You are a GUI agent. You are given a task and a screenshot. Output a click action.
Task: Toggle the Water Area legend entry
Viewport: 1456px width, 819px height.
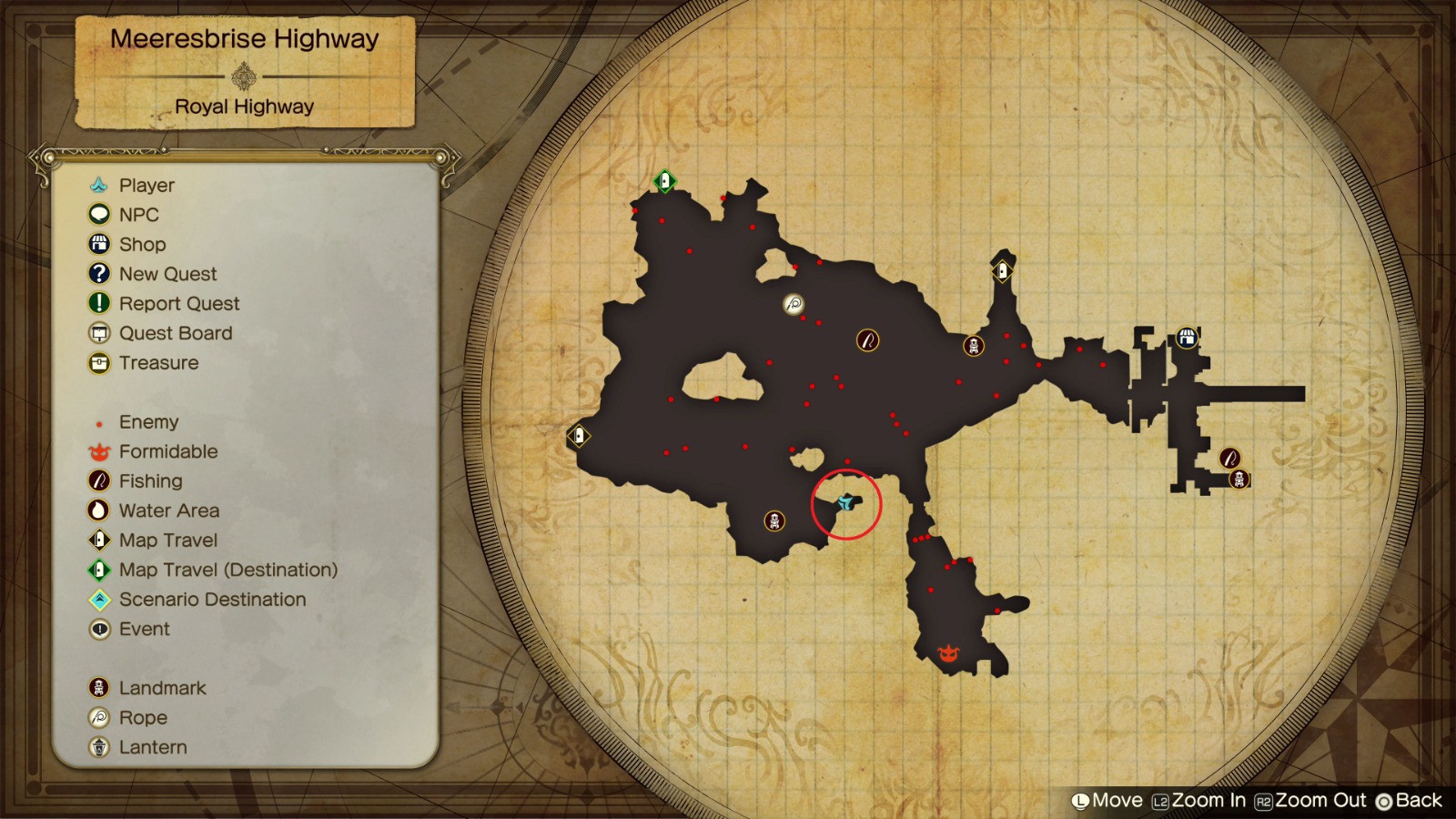pos(169,511)
